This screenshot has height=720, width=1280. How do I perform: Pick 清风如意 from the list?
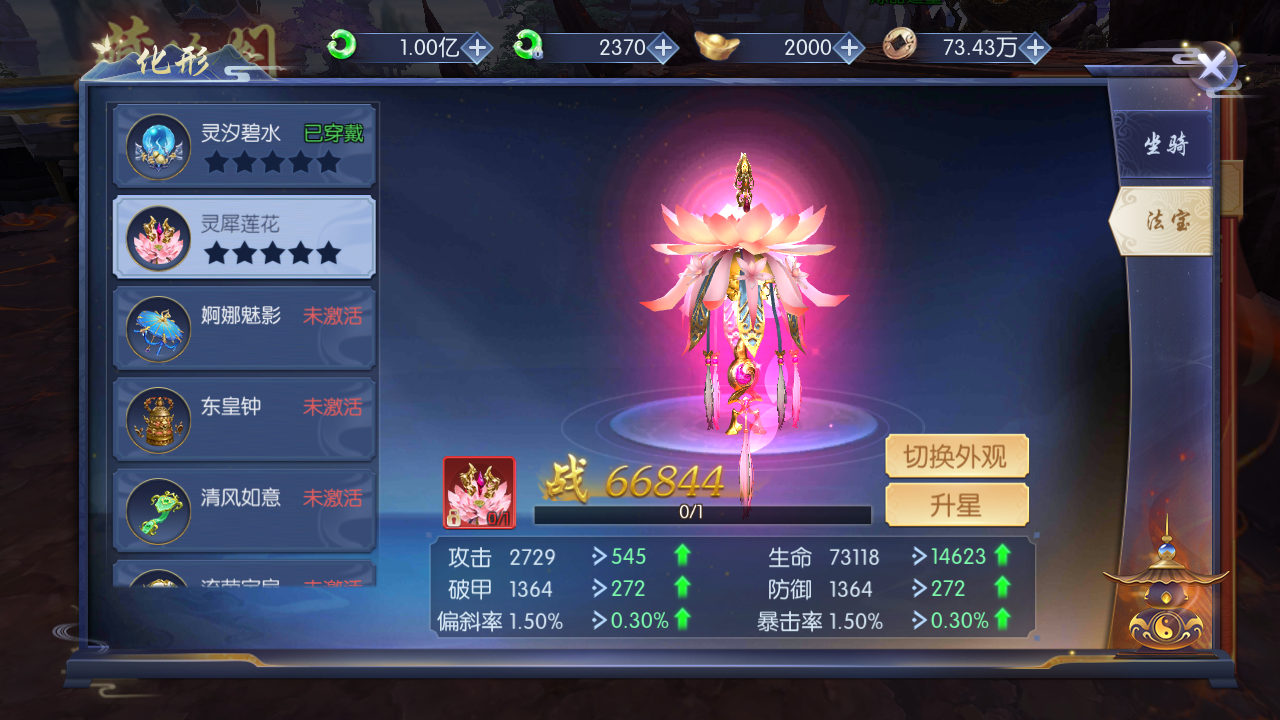point(246,510)
